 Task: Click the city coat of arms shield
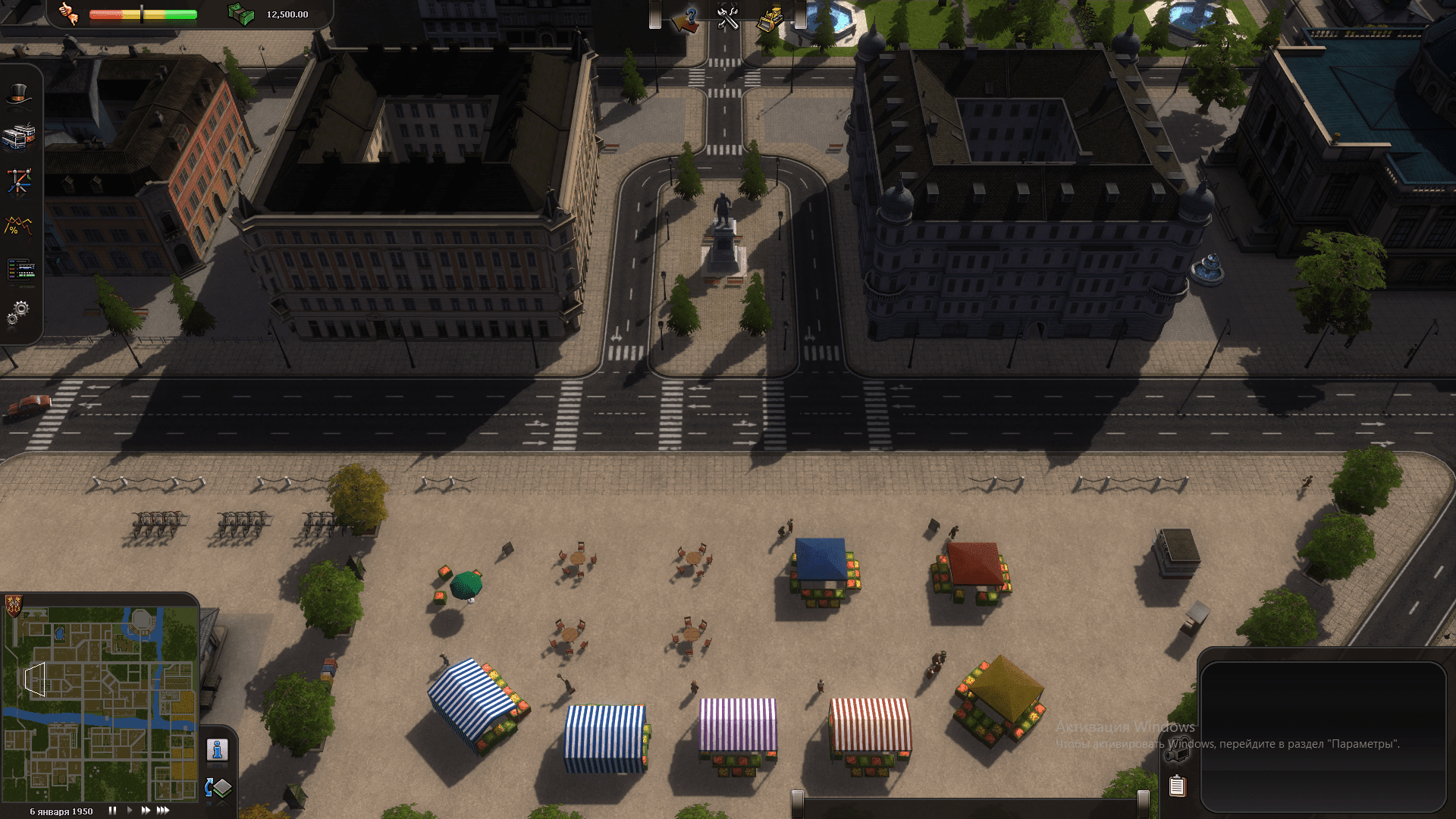[x=13, y=604]
